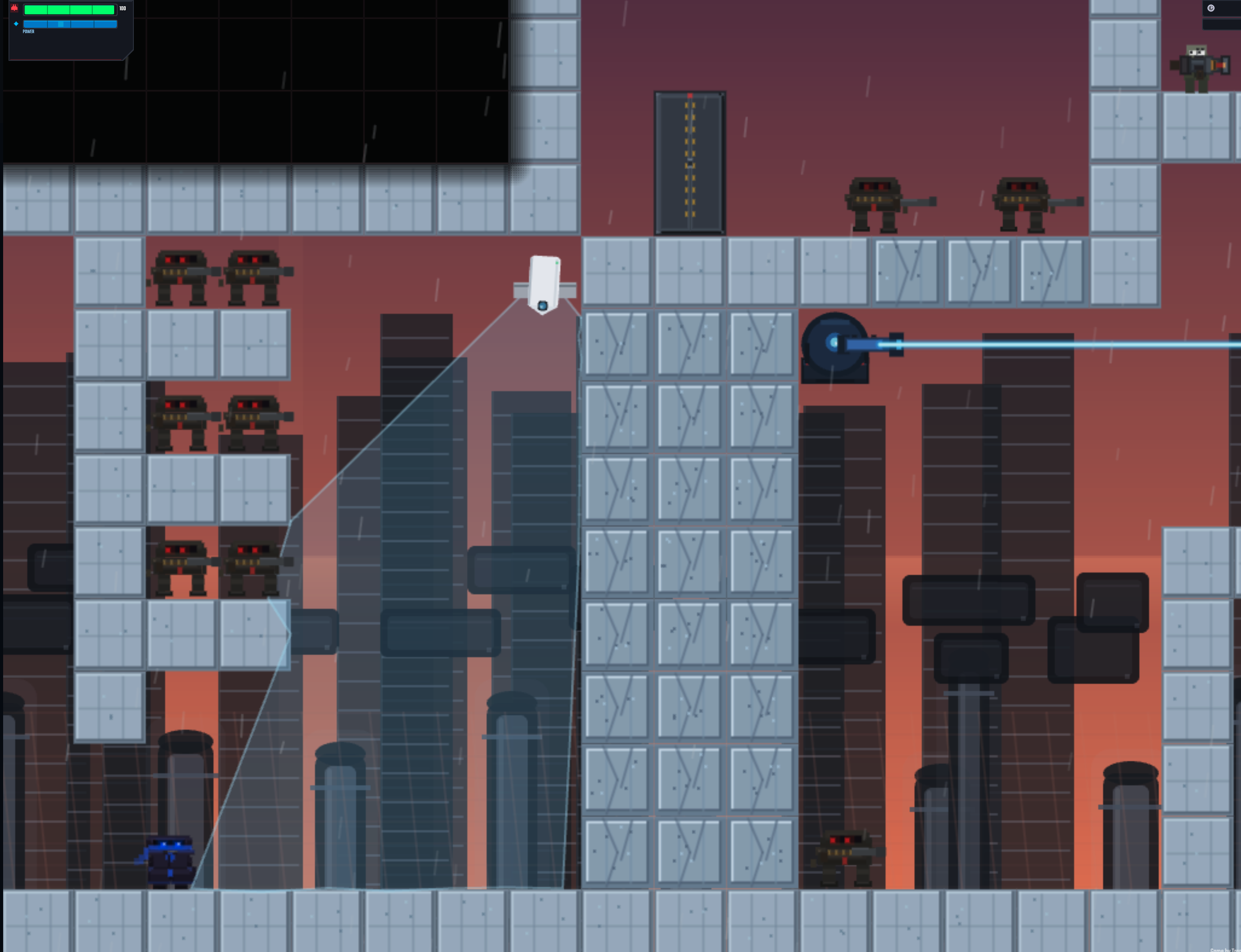This screenshot has width=1241, height=952.
Task: Toggle the green status light on the camera
Action: tap(558, 263)
